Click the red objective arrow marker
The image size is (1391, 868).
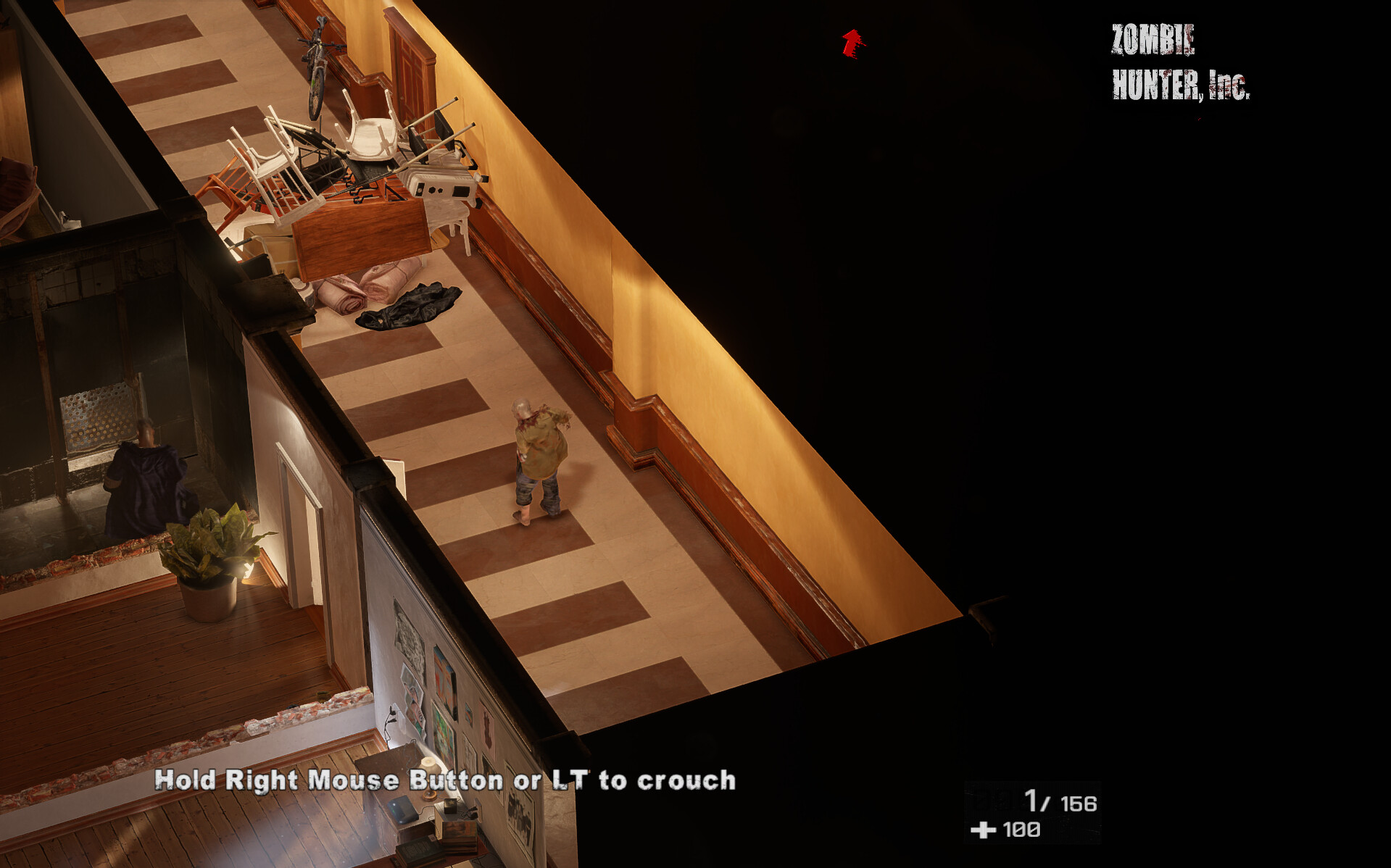pyautogui.click(x=852, y=43)
